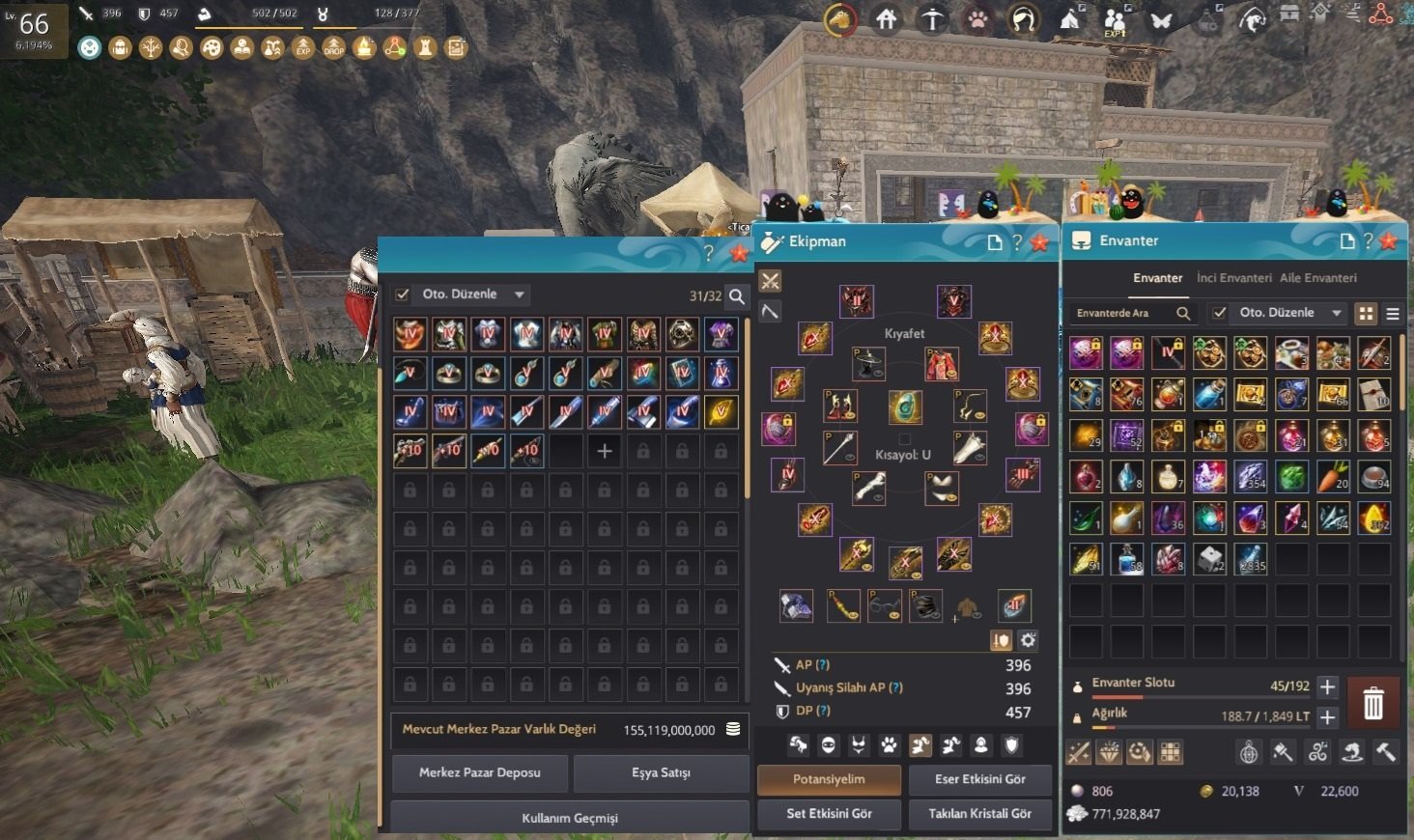1414x840 pixels.
Task: Open Kullanım Geçmişi history
Action: click(570, 818)
